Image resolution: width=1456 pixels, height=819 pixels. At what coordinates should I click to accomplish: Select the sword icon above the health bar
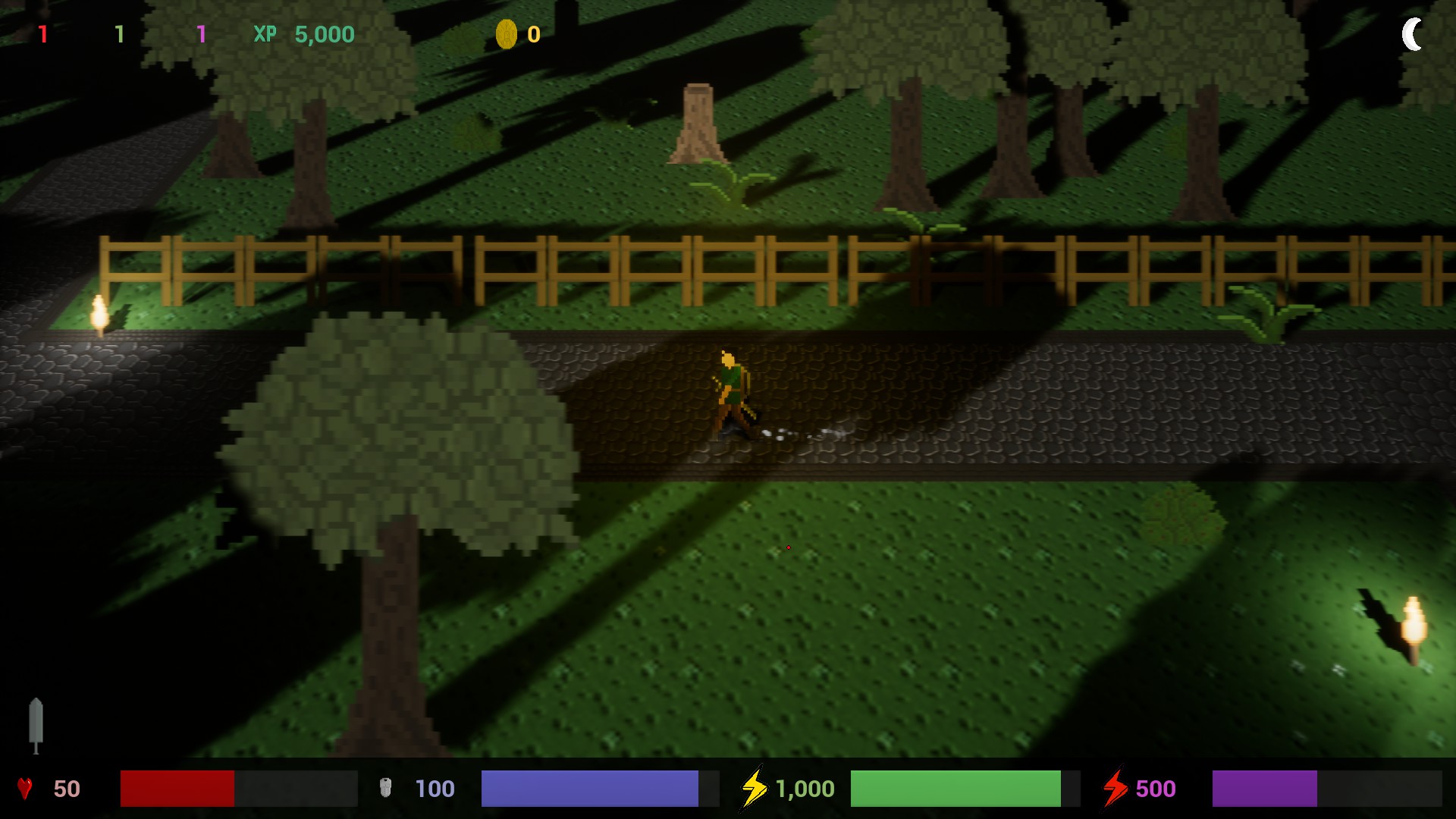click(36, 724)
